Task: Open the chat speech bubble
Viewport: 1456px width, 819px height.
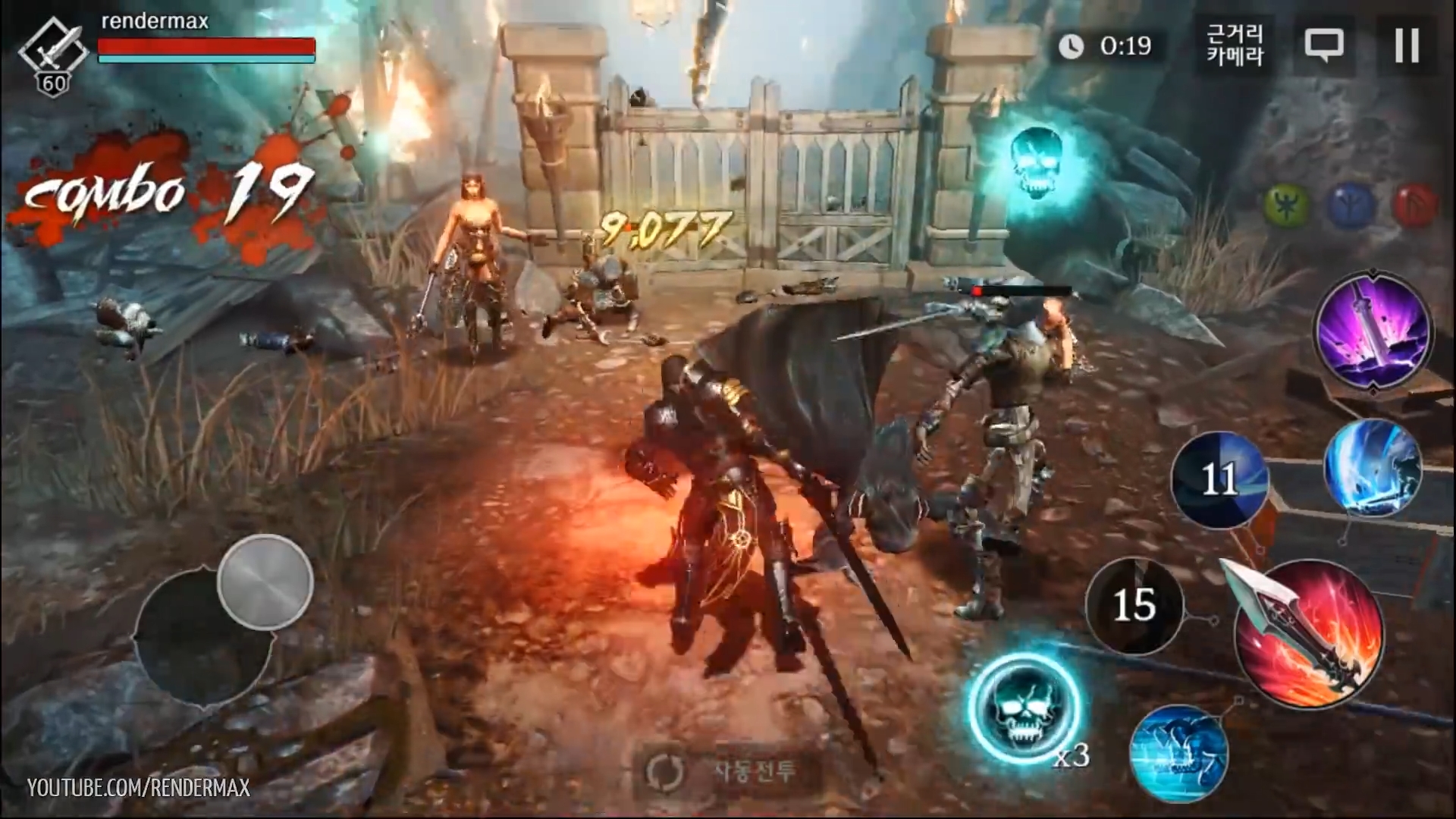Action: (1324, 45)
